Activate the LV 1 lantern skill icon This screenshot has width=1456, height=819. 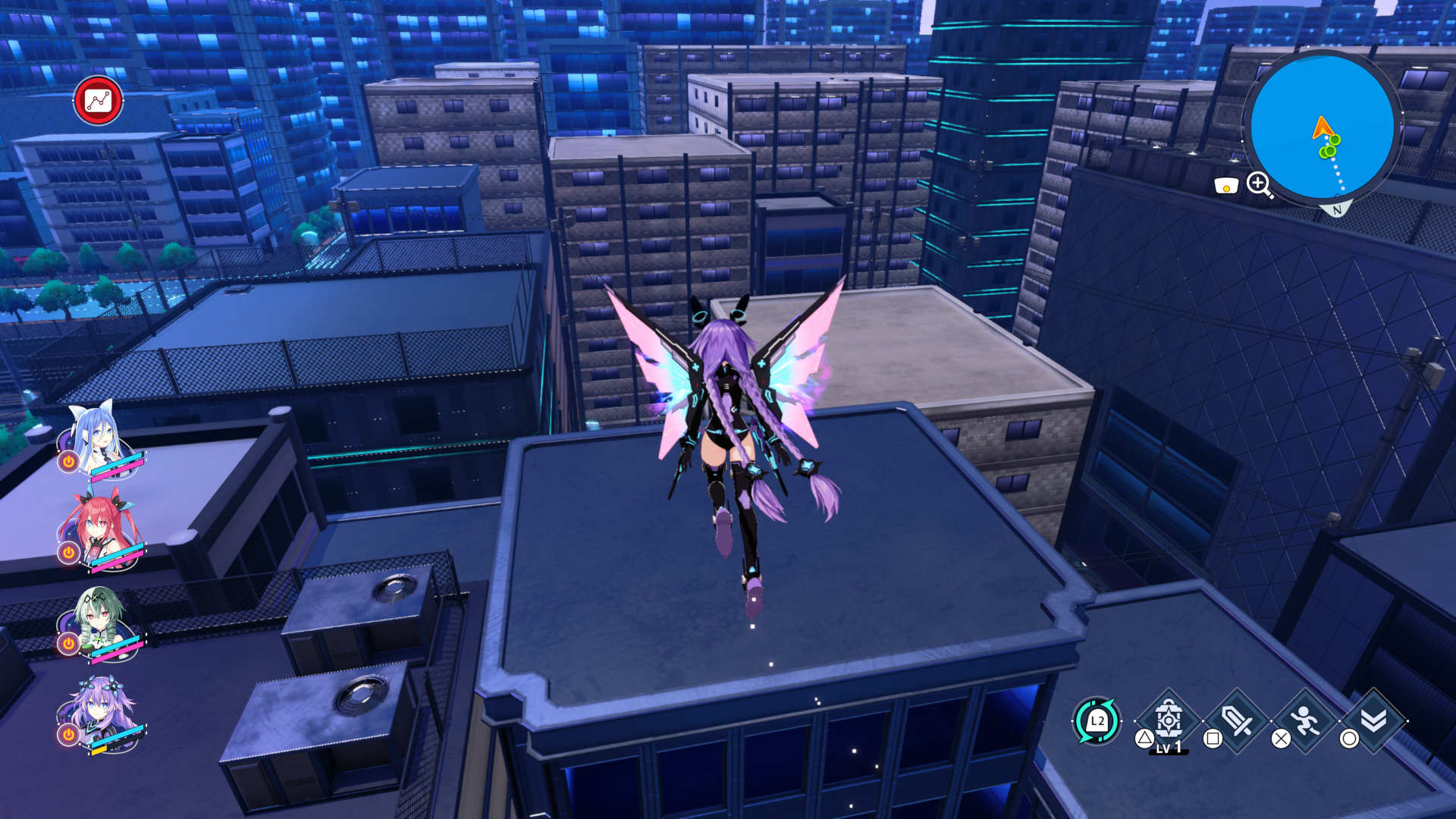pos(1169,720)
